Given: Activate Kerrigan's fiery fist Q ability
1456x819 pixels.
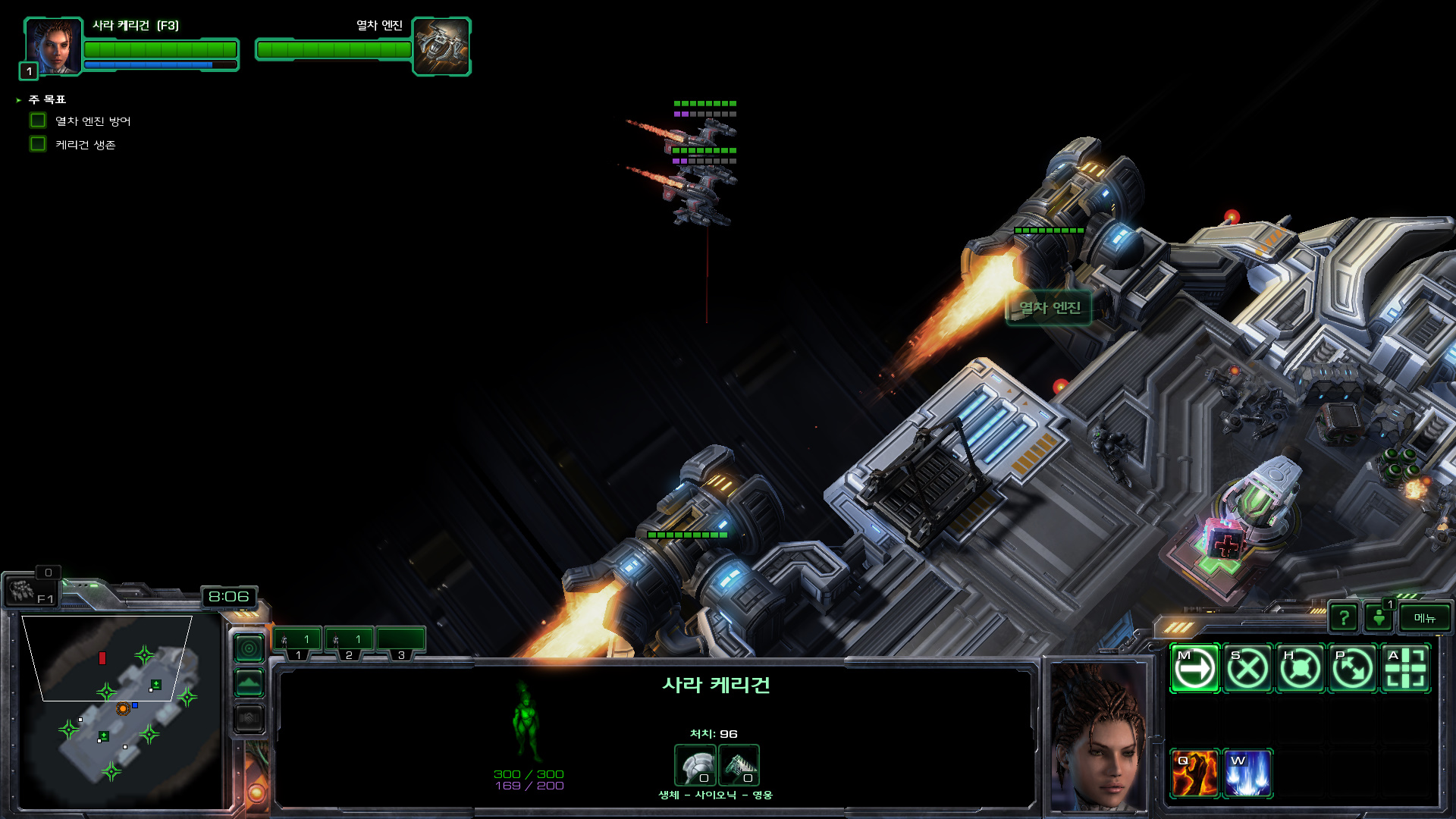Looking at the screenshot, I should coord(1194,773).
